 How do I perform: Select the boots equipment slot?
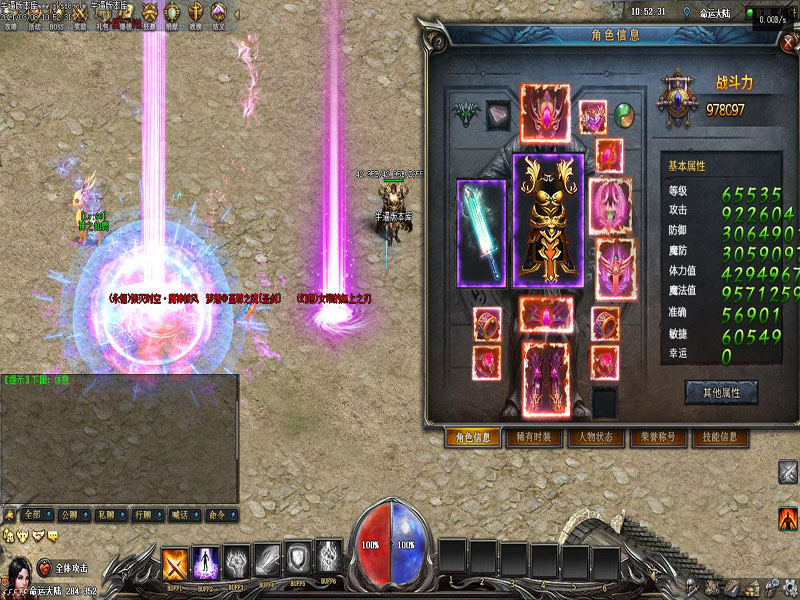(547, 378)
